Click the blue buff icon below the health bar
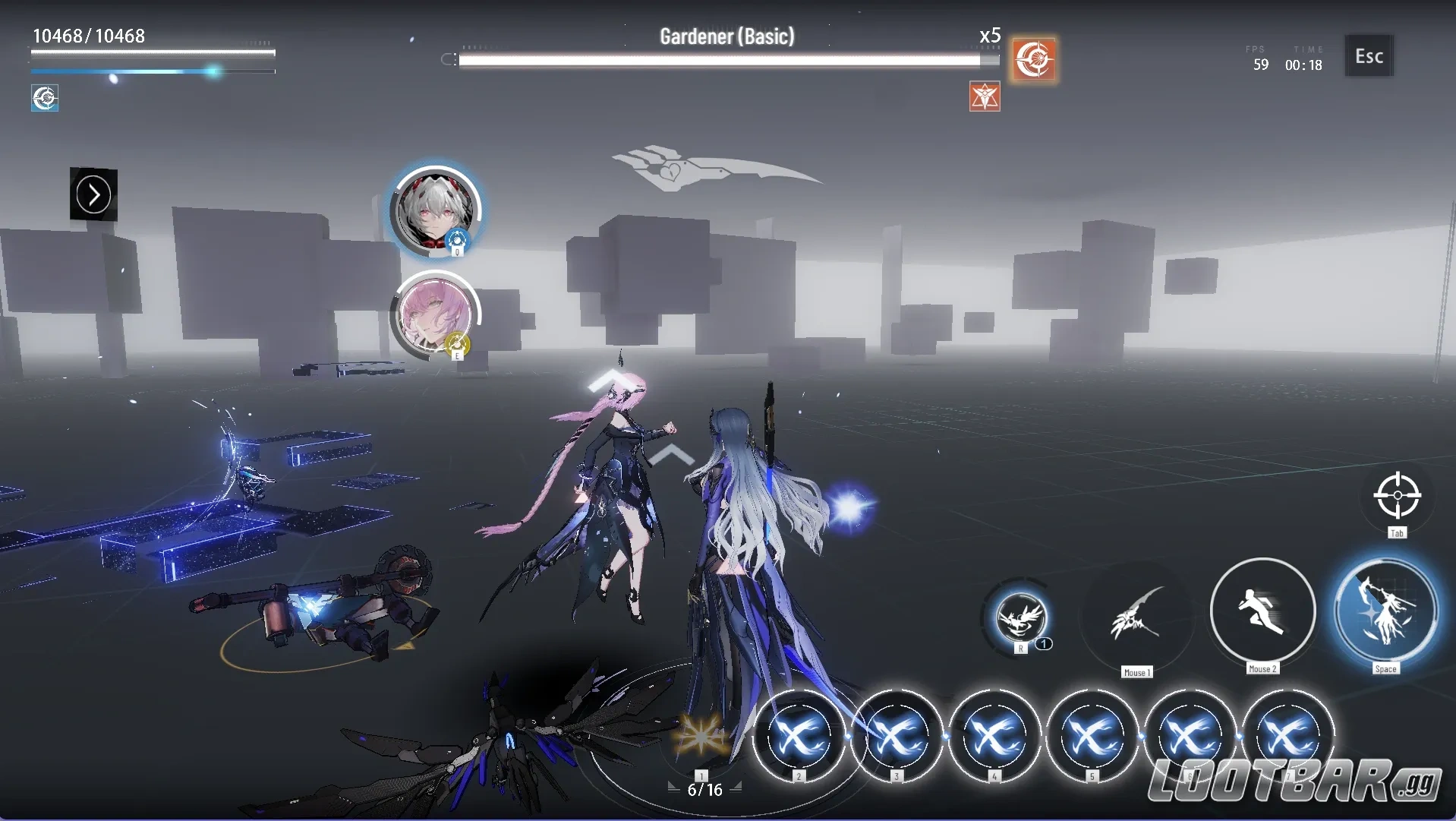 coord(45,98)
